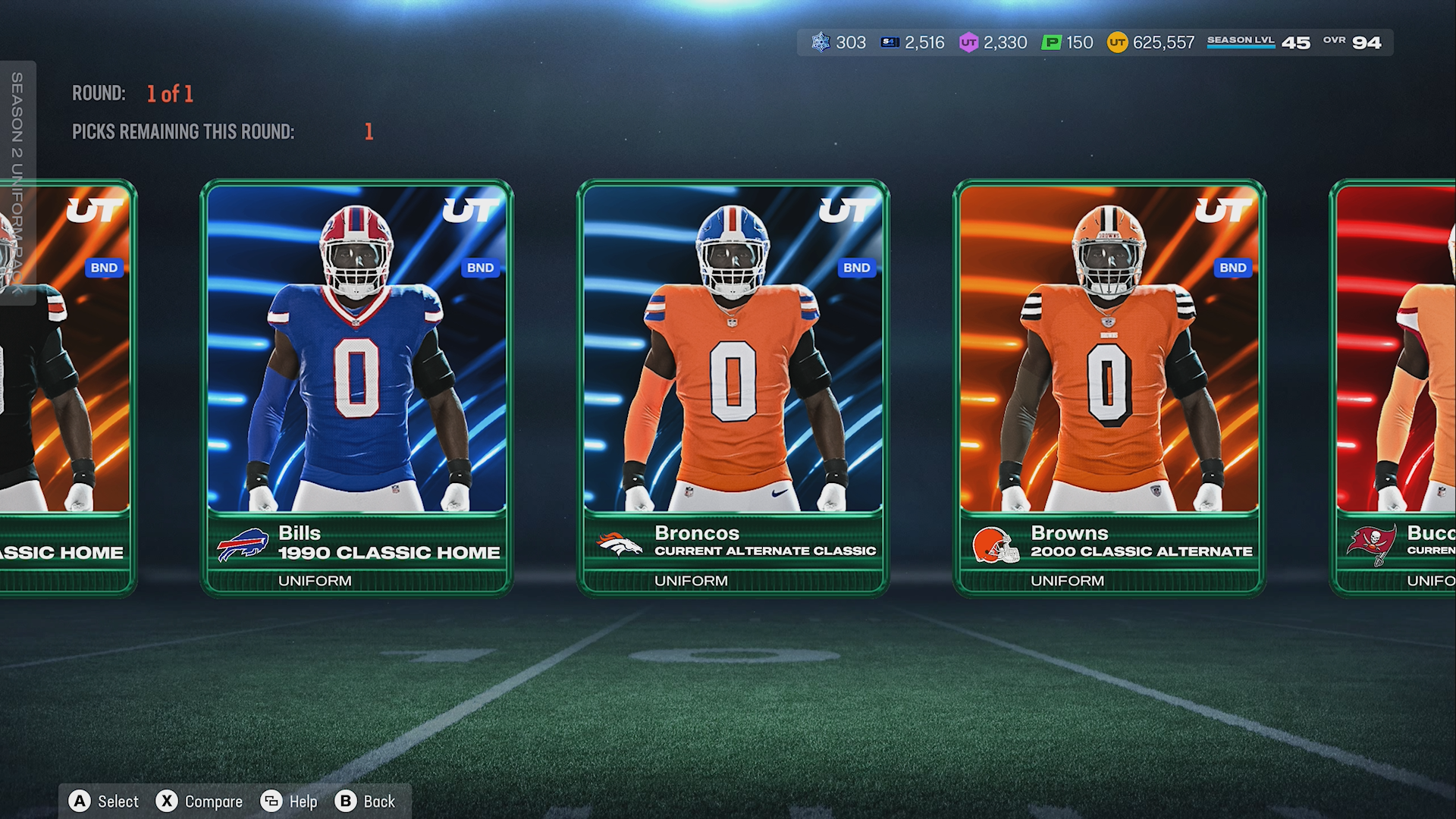The width and height of the screenshot is (1456, 819).
Task: Select the Bills 1990 Classic Home uniform card
Action: click(x=356, y=387)
